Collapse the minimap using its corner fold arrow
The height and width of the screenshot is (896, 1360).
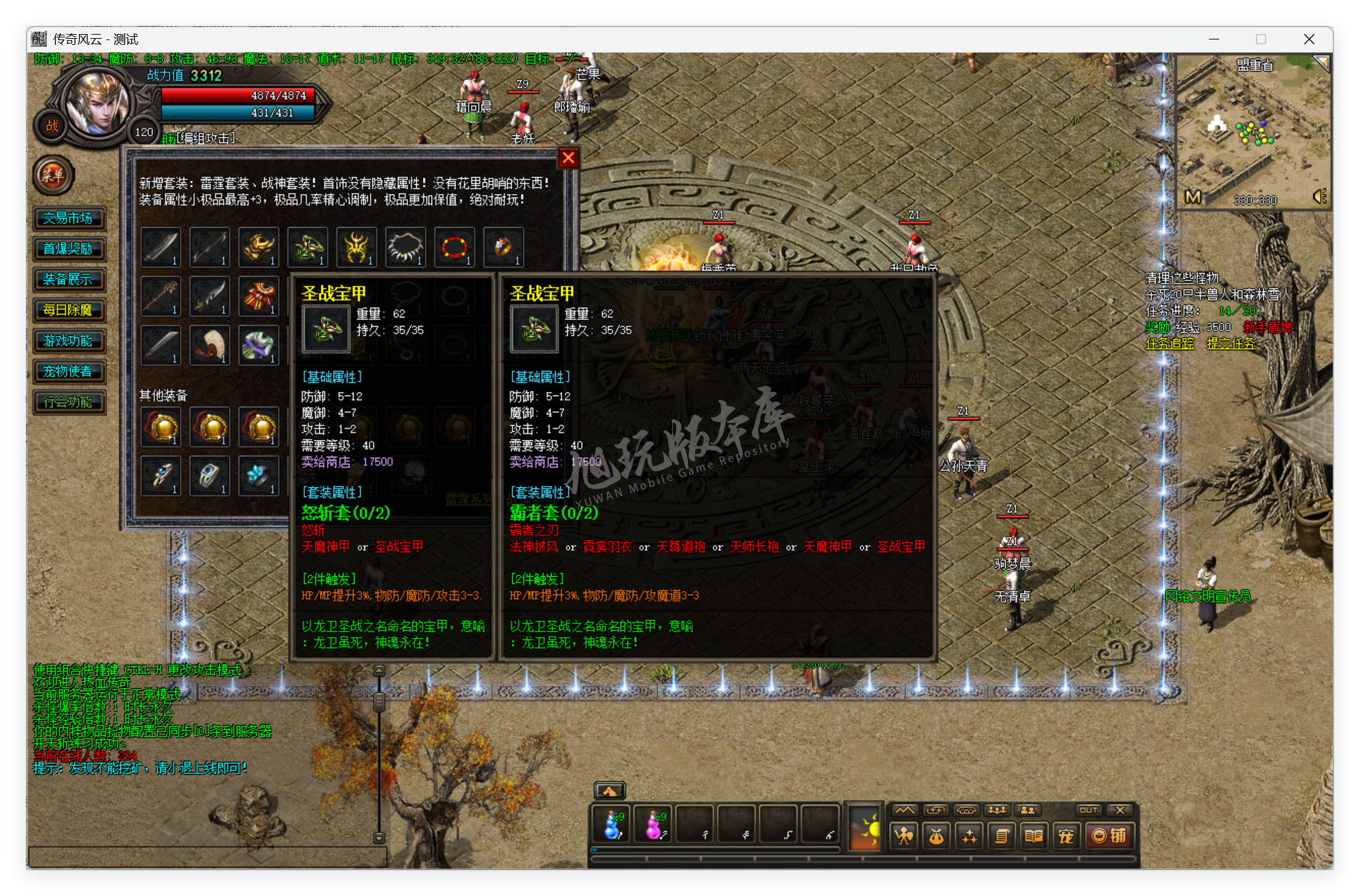coord(1323,62)
